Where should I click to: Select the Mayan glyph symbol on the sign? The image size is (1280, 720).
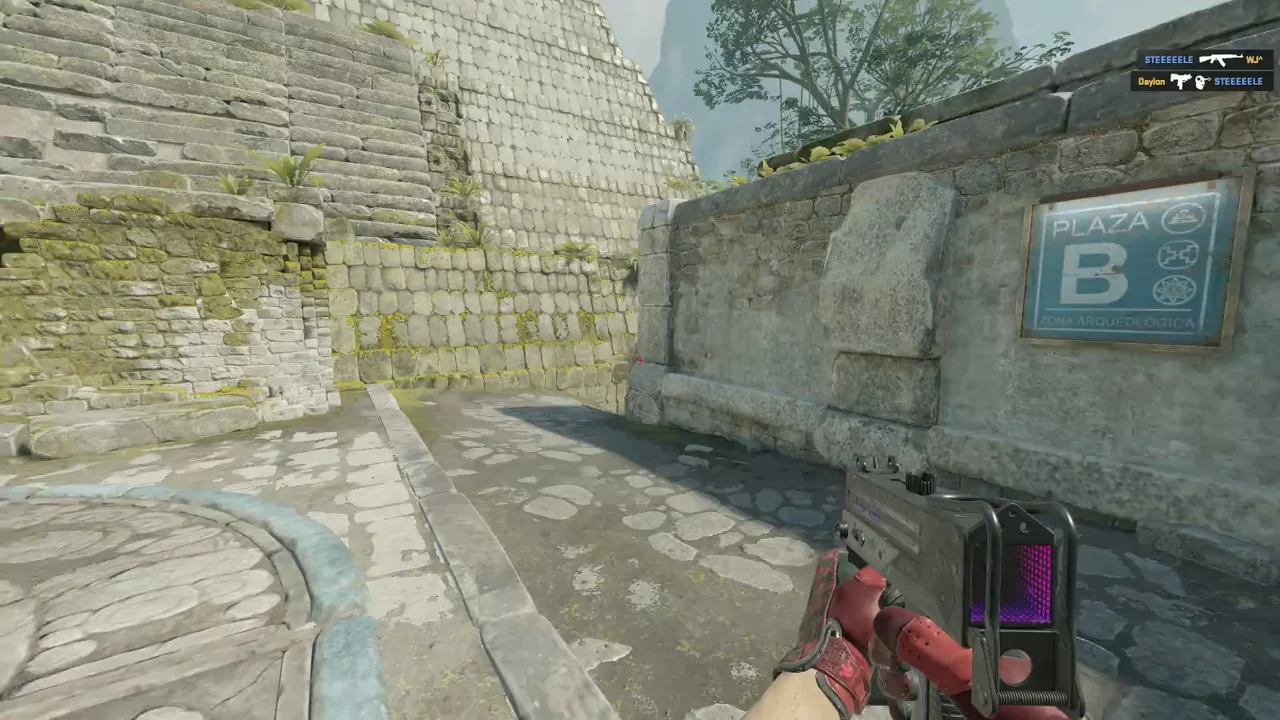tap(1177, 255)
